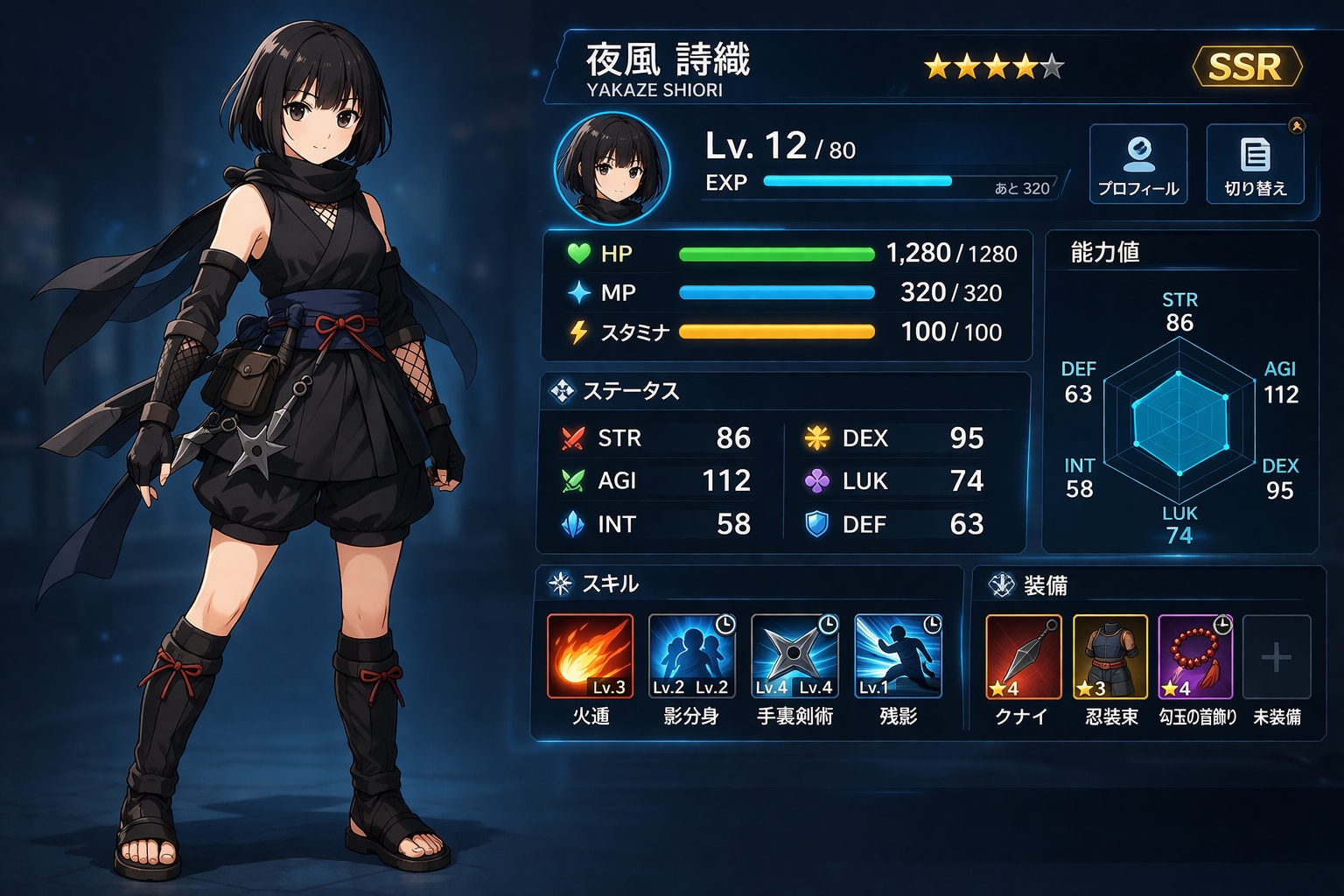This screenshot has width=1344, height=896.
Task: Choose the 影分身 shadow clone skill
Action: (691, 656)
